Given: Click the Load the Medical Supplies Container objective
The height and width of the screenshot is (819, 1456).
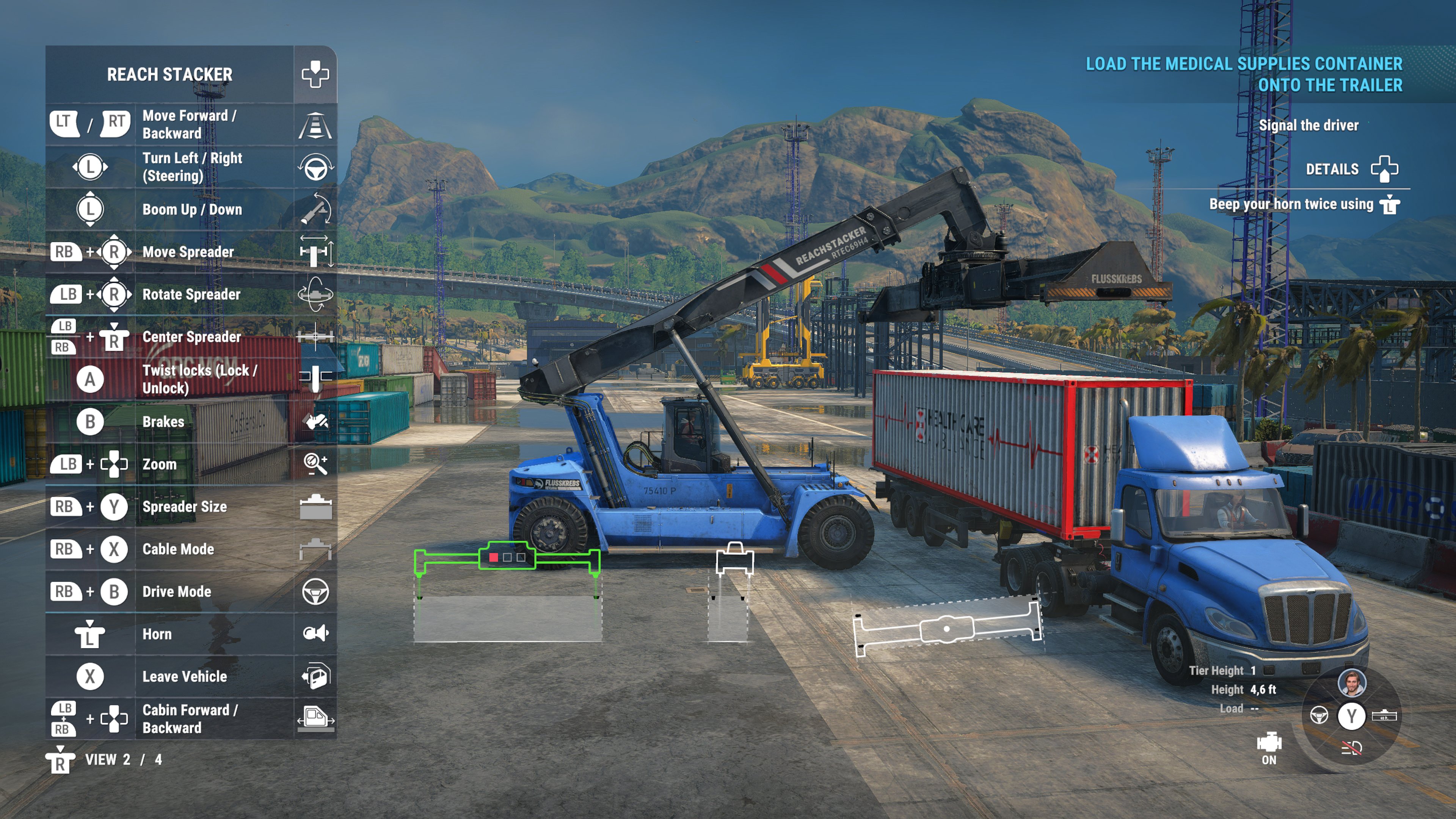Looking at the screenshot, I should tap(1244, 74).
